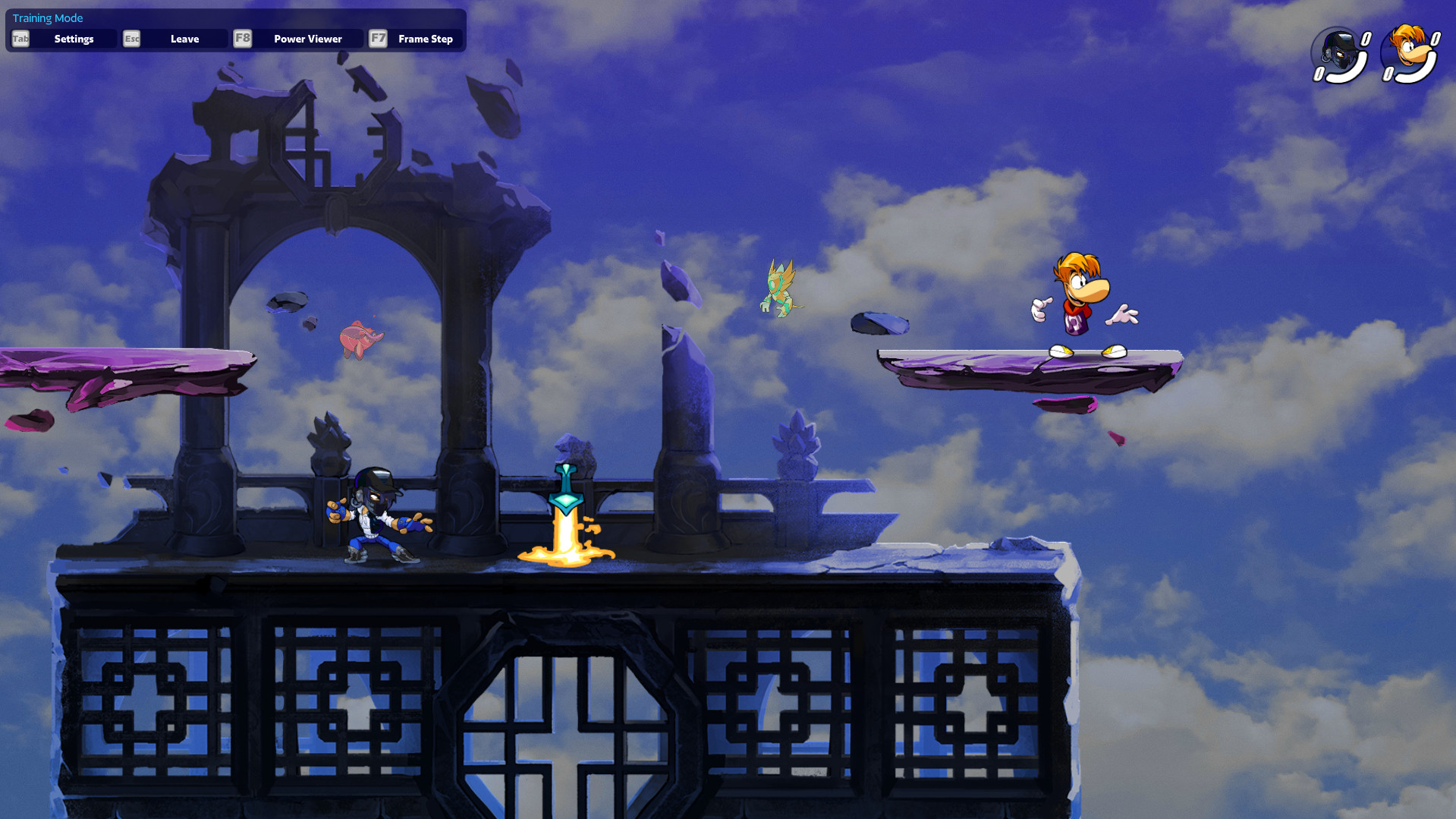
Task: Click the Esc key icon beside Leave
Action: tap(131, 39)
